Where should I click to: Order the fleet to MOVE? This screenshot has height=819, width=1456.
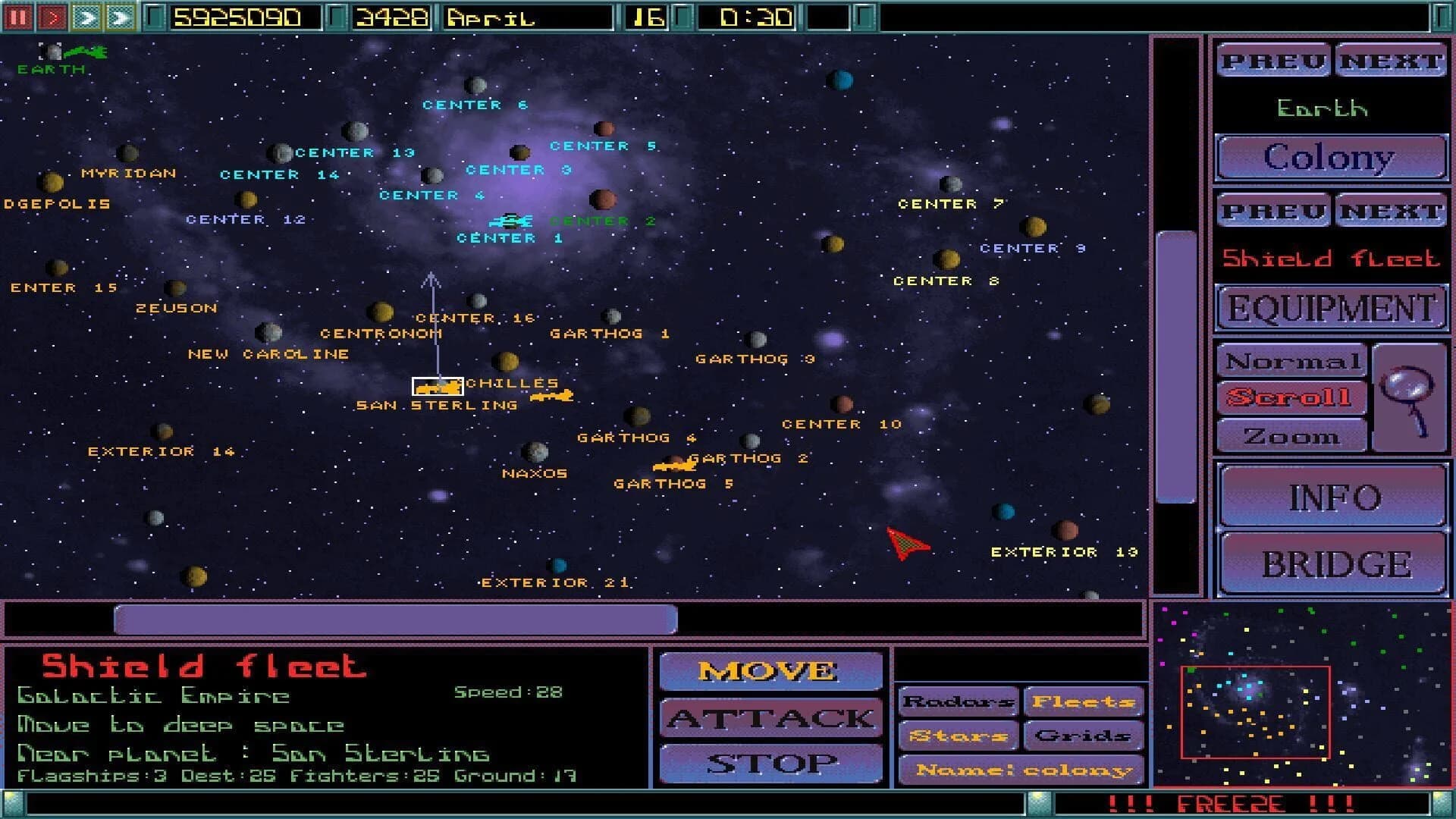pyautogui.click(x=770, y=670)
